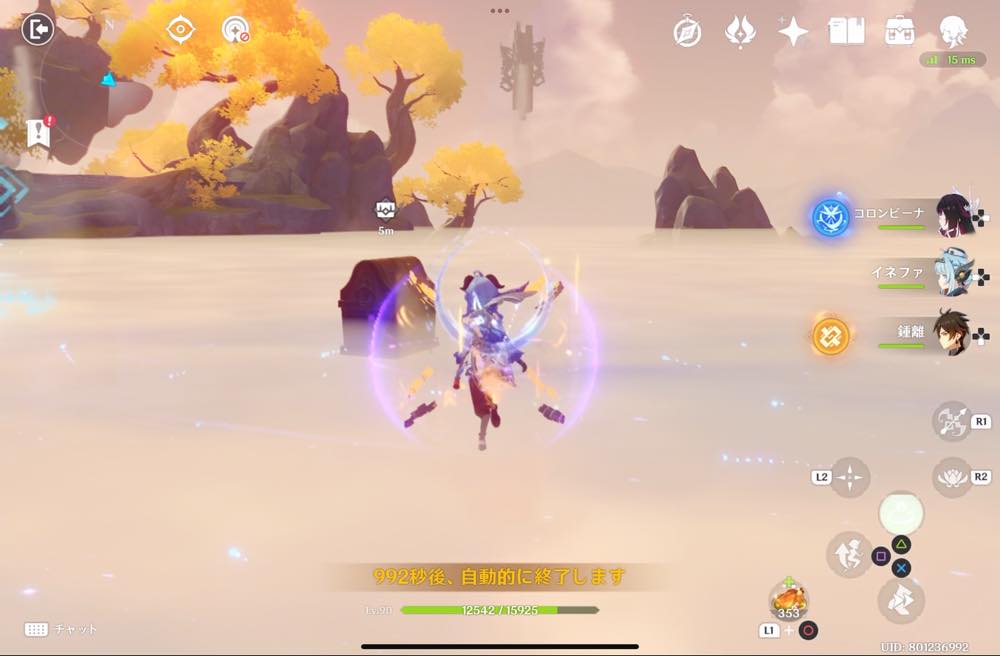Viewport: 1000px width, 656px height.
Task: Open the Paimon menu
Action: tap(953, 32)
